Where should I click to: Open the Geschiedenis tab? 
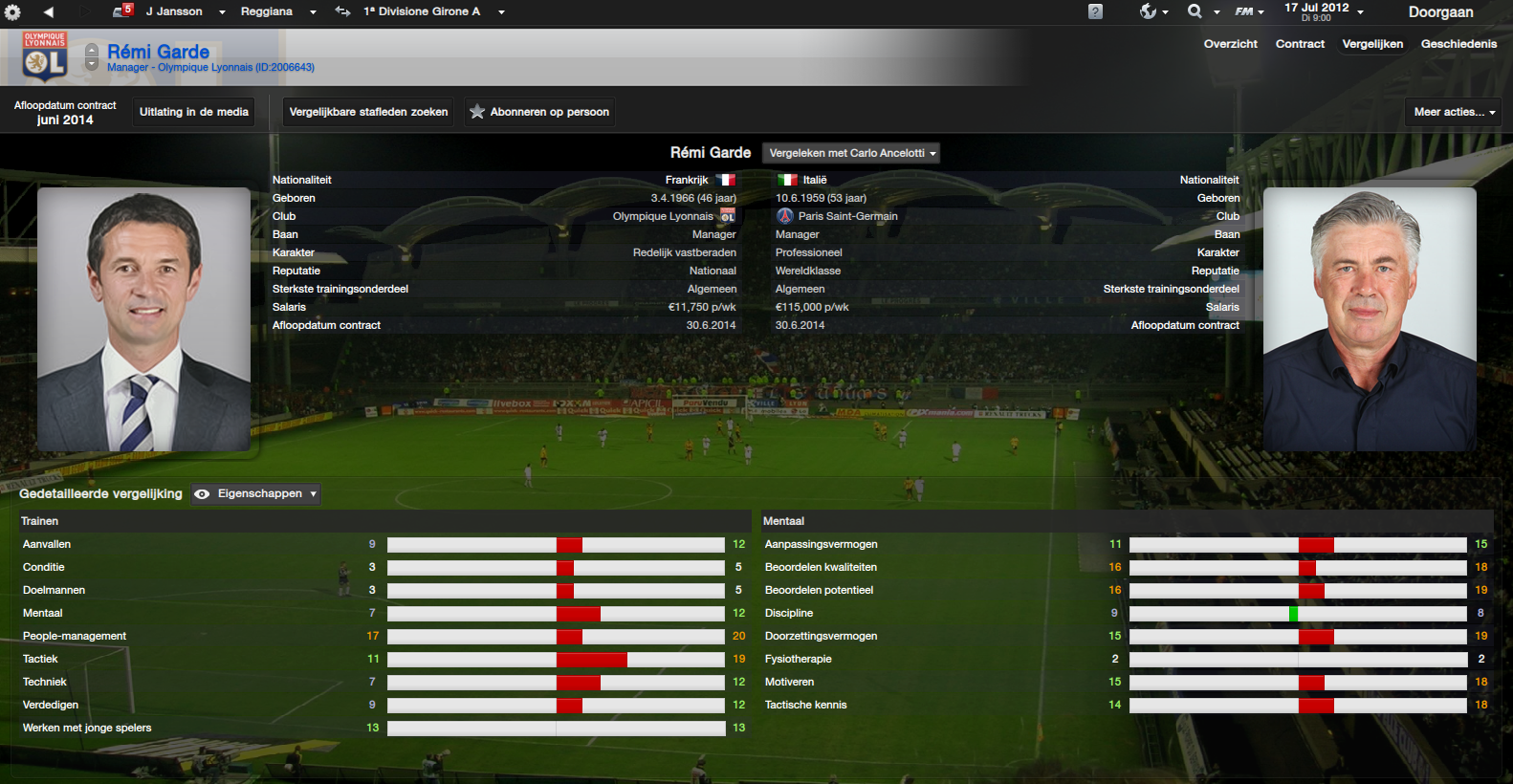coord(1458,44)
